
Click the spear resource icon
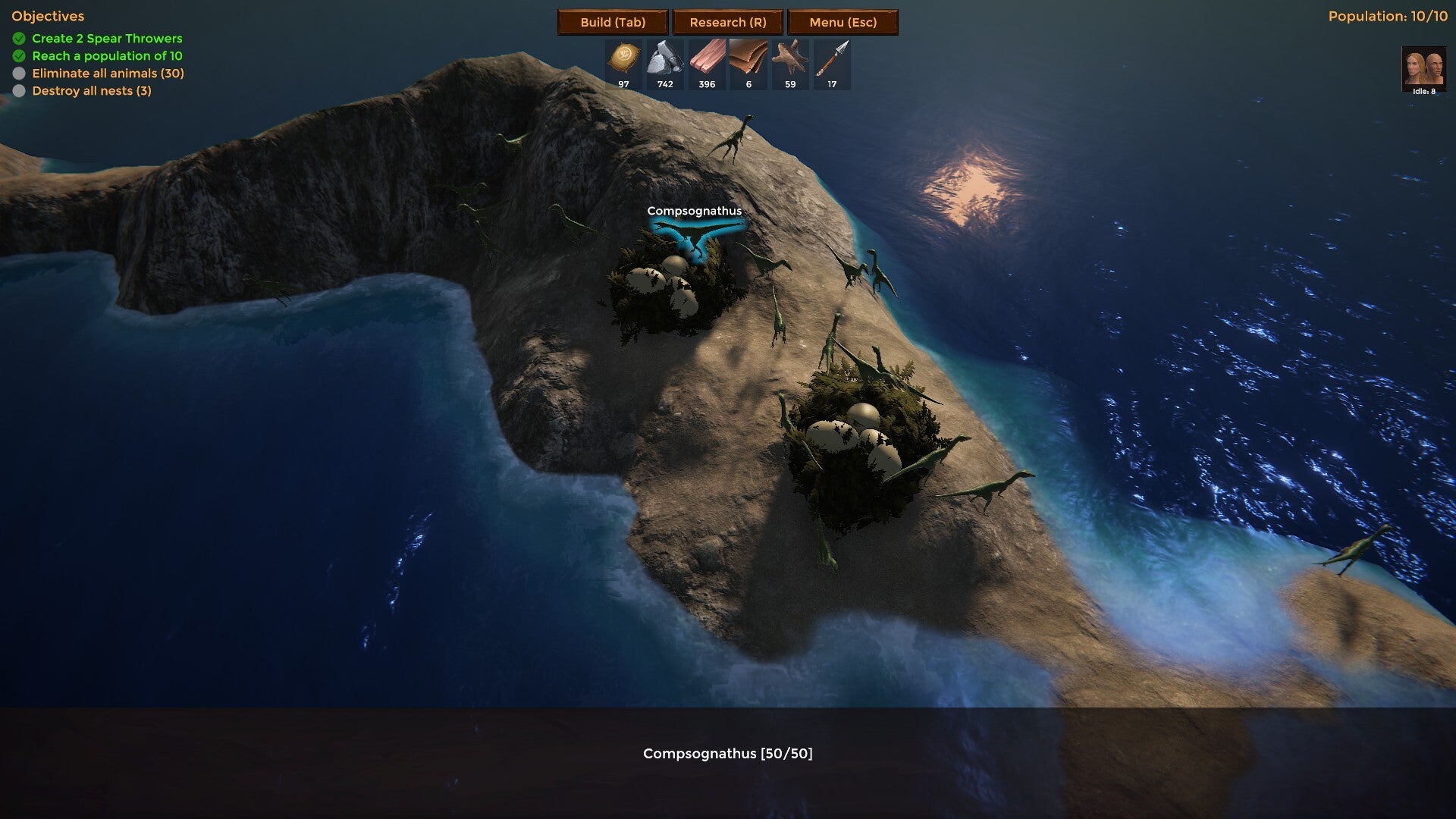click(x=832, y=59)
